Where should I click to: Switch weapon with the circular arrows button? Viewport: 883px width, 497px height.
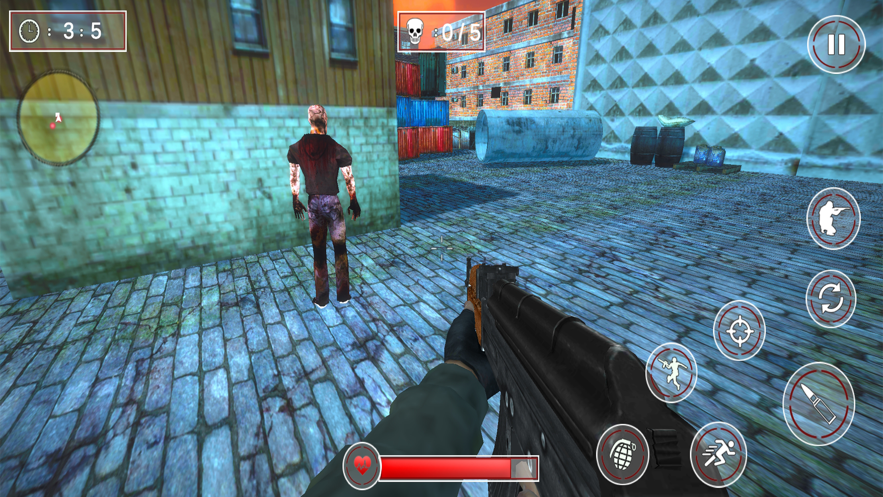pyautogui.click(x=831, y=298)
